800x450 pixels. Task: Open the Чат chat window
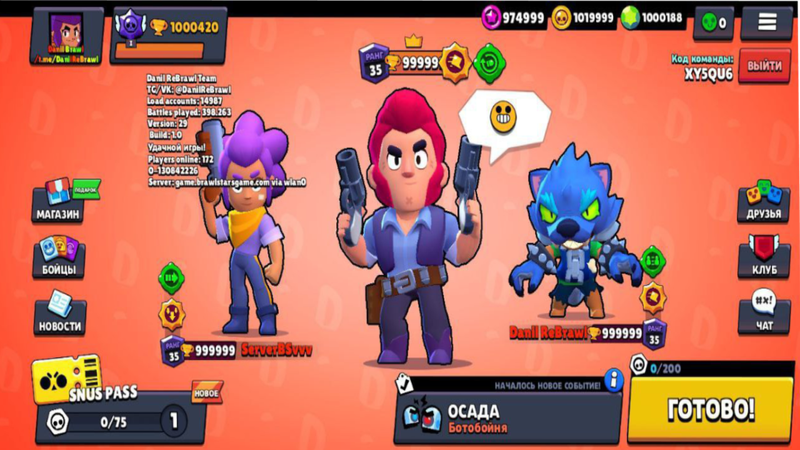(764, 312)
